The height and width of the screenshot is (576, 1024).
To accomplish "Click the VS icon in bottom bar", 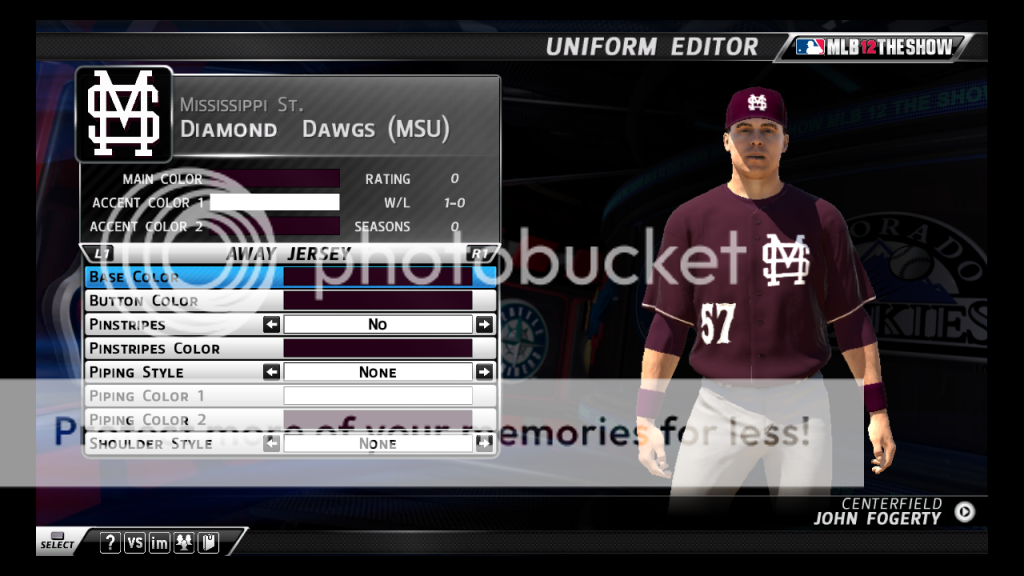I will pos(135,543).
